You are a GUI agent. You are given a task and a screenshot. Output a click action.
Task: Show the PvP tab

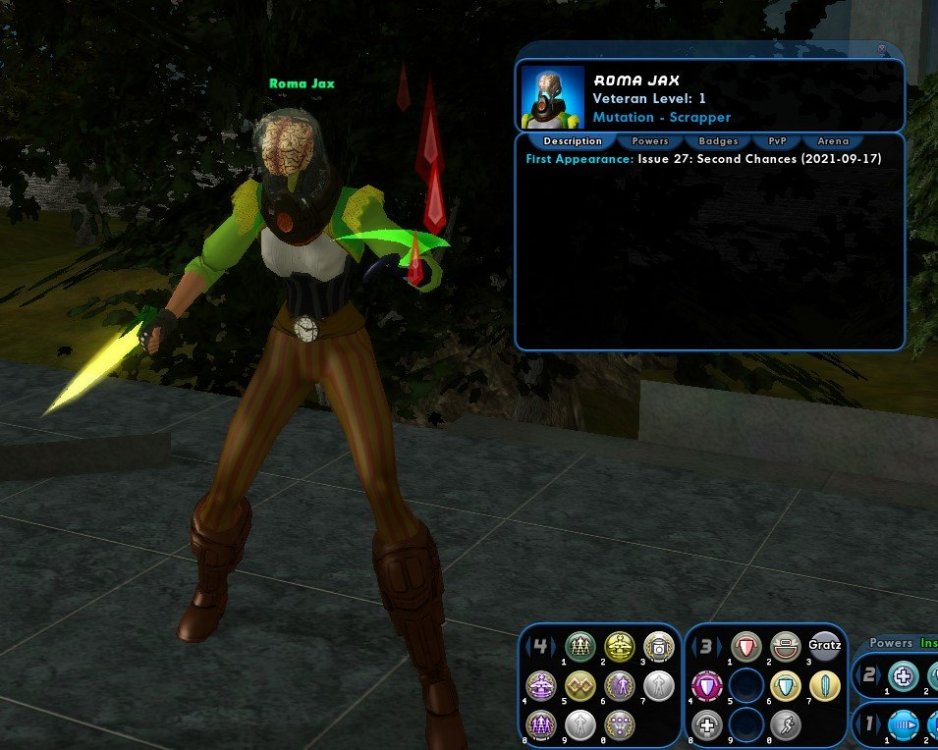pos(776,141)
